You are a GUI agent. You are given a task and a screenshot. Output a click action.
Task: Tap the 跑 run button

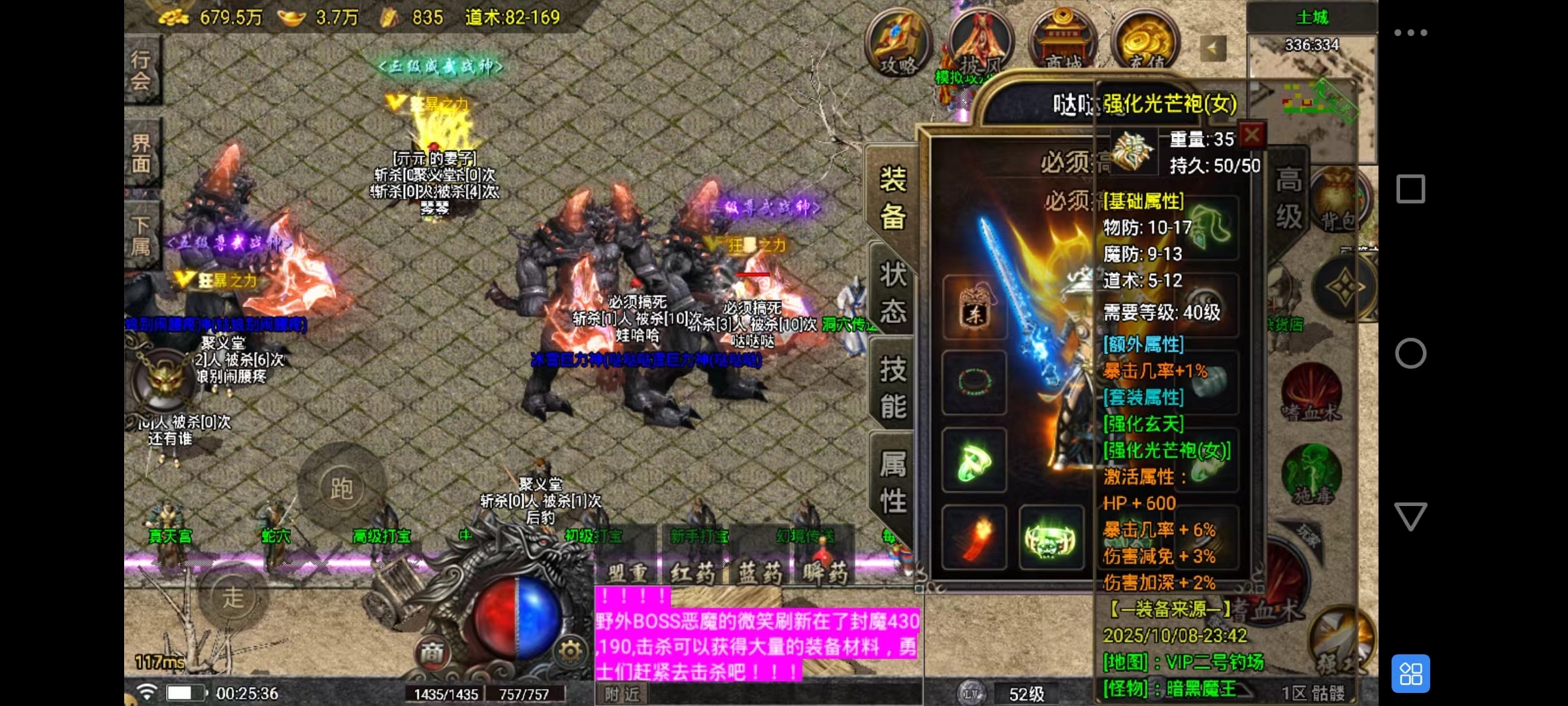point(341,488)
